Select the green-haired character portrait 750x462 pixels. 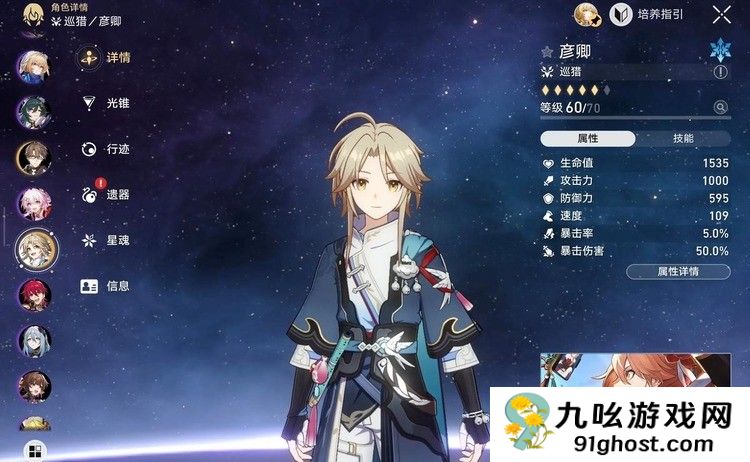click(34, 112)
